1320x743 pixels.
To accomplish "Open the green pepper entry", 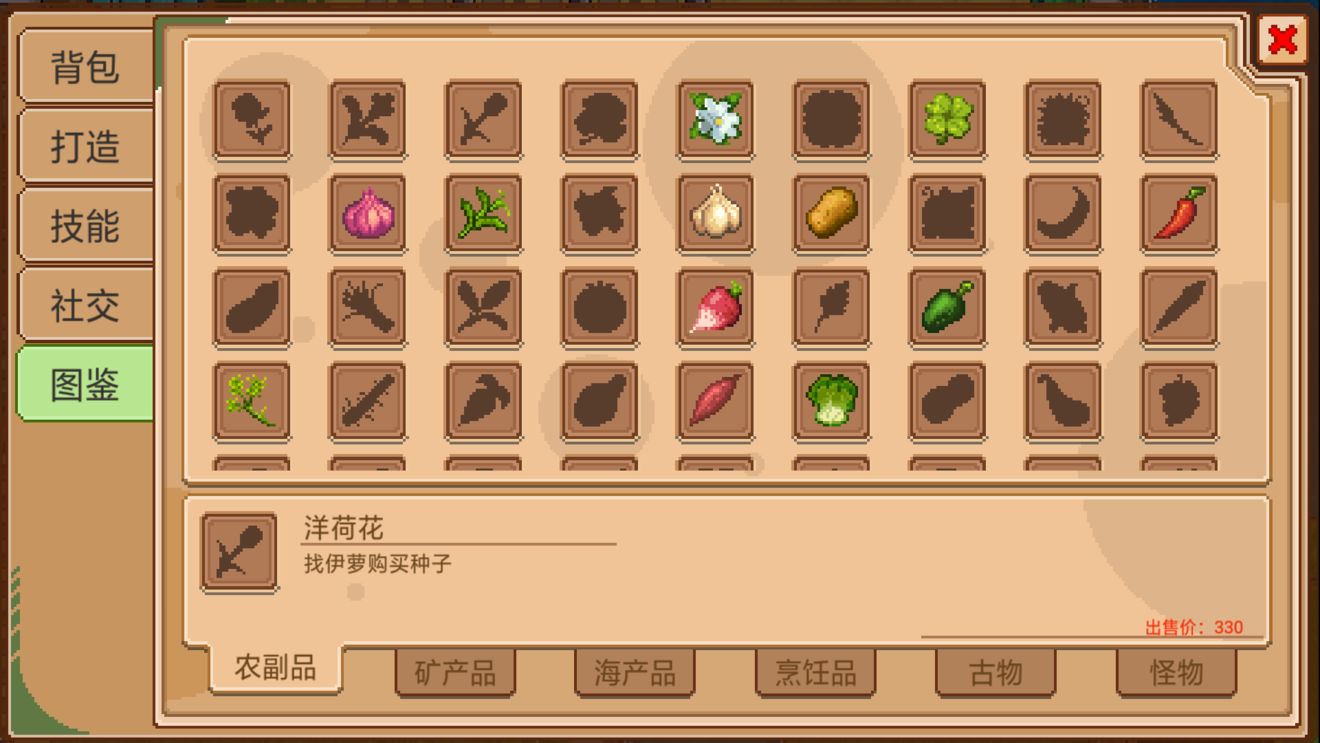I will [x=945, y=306].
